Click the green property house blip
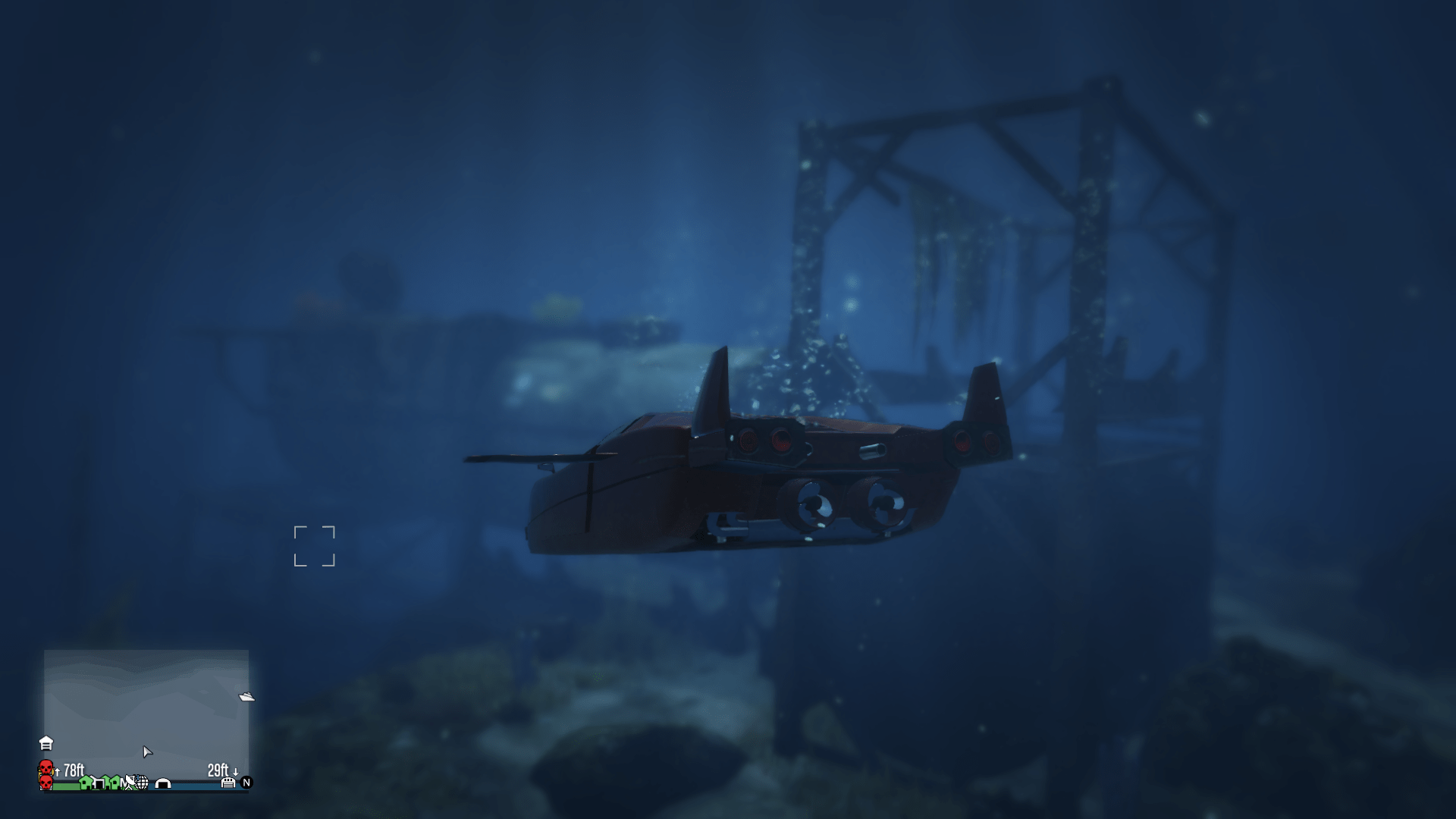The width and height of the screenshot is (1456, 819). pos(86,783)
